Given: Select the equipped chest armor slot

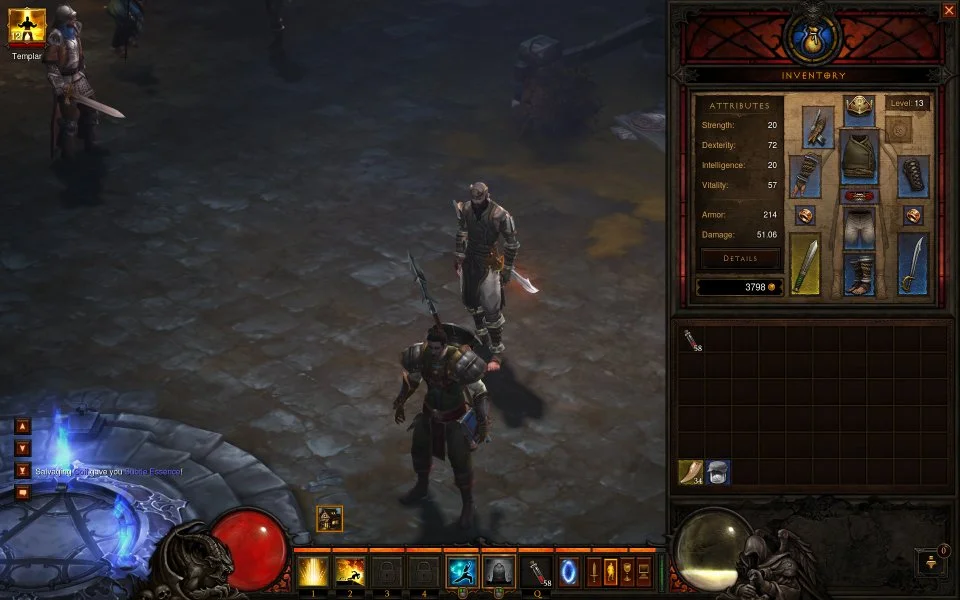Looking at the screenshot, I should pos(859,157).
